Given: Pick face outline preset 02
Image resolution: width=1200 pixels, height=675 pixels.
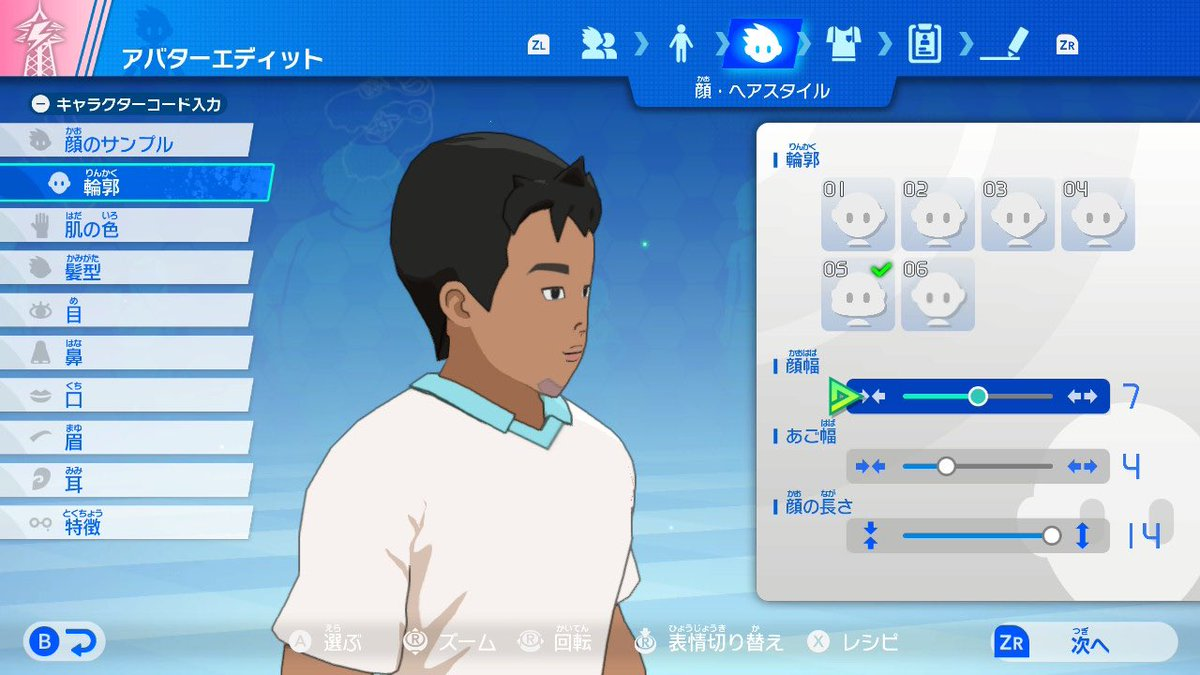Looking at the screenshot, I should click(938, 215).
